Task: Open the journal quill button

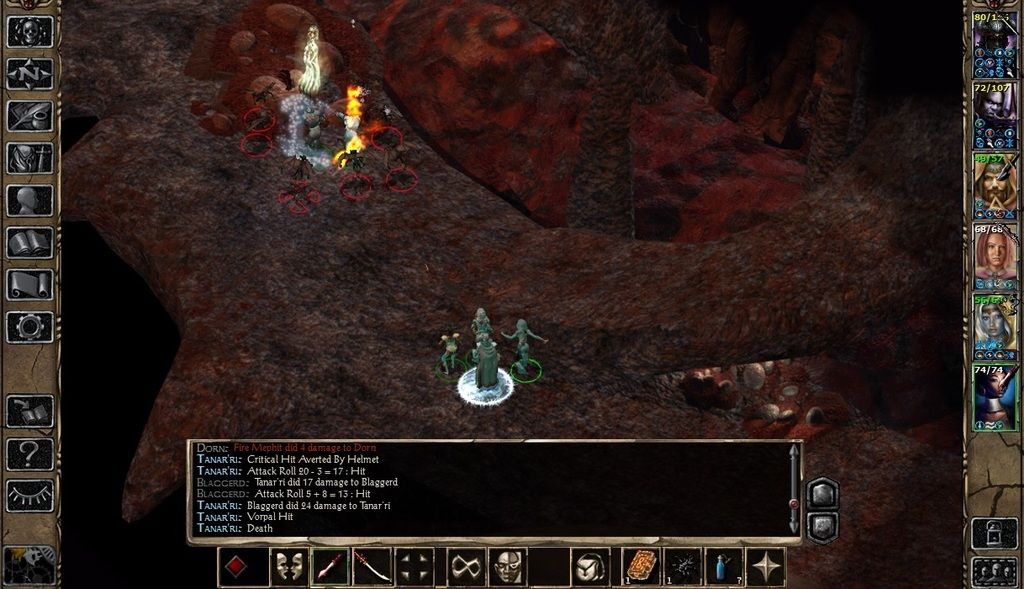Action: point(30,116)
